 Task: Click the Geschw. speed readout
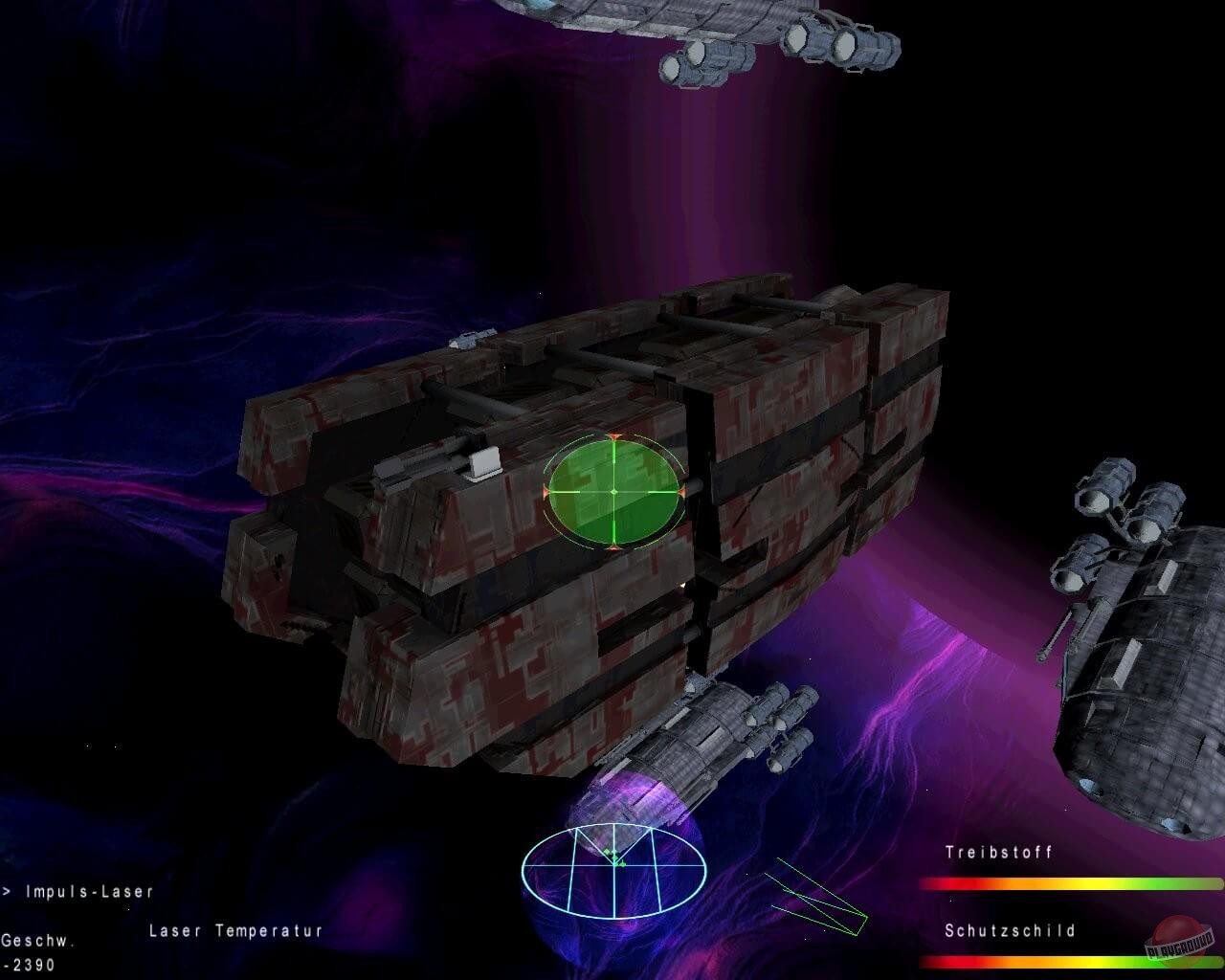(x=38, y=943)
